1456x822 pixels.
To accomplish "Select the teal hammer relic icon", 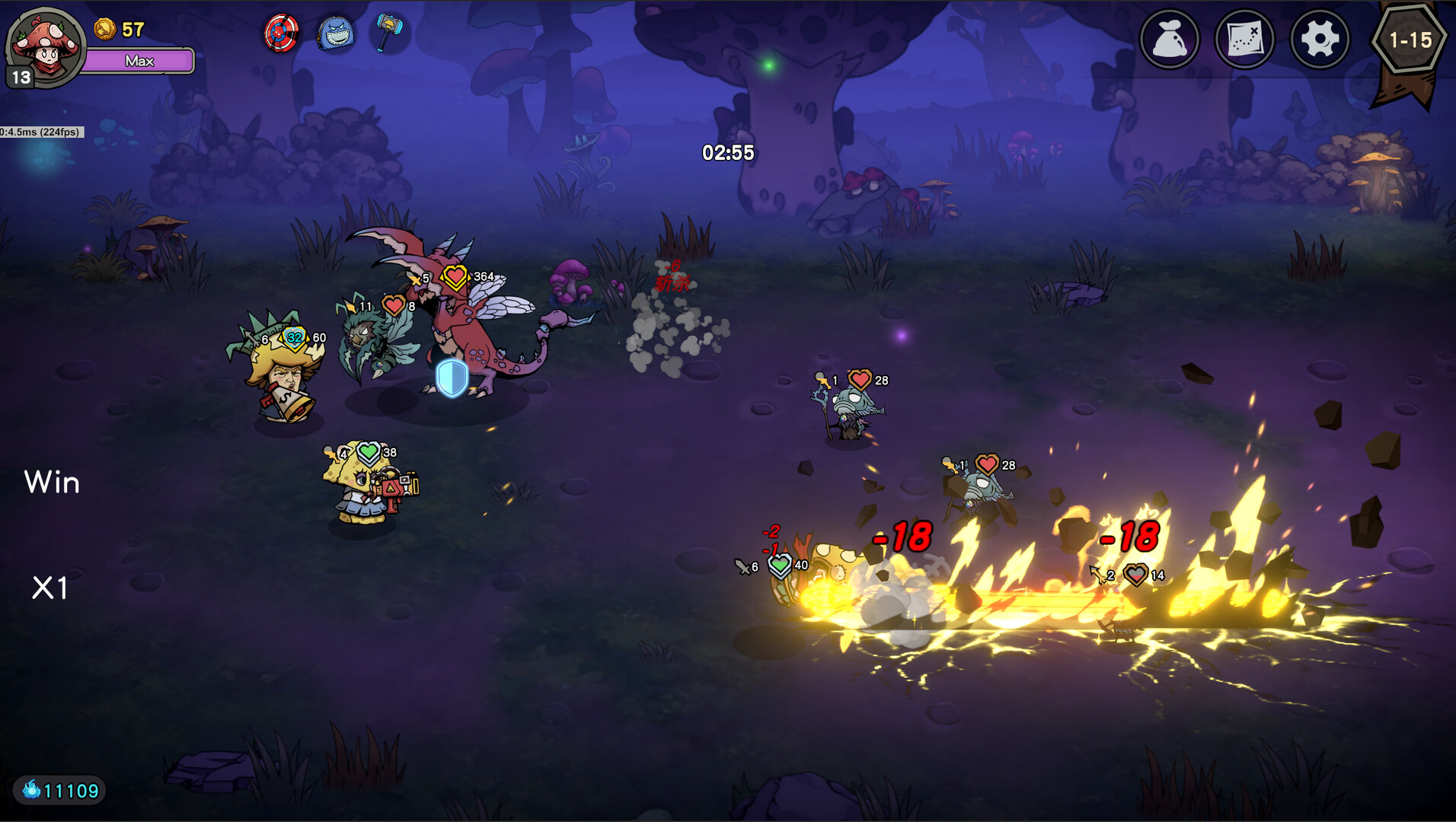I will pos(388,31).
